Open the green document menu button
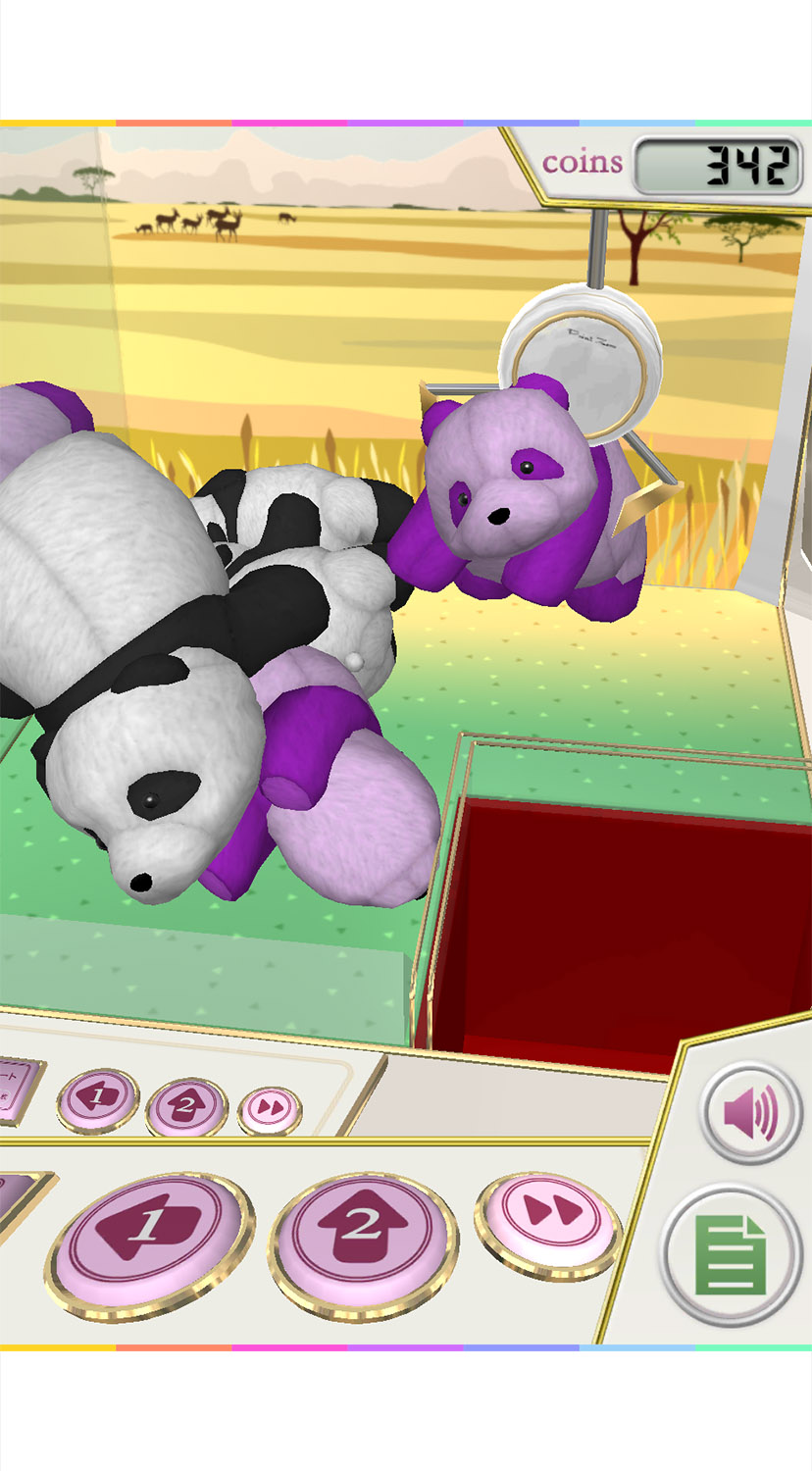The height and width of the screenshot is (1471, 812). 731,1254
